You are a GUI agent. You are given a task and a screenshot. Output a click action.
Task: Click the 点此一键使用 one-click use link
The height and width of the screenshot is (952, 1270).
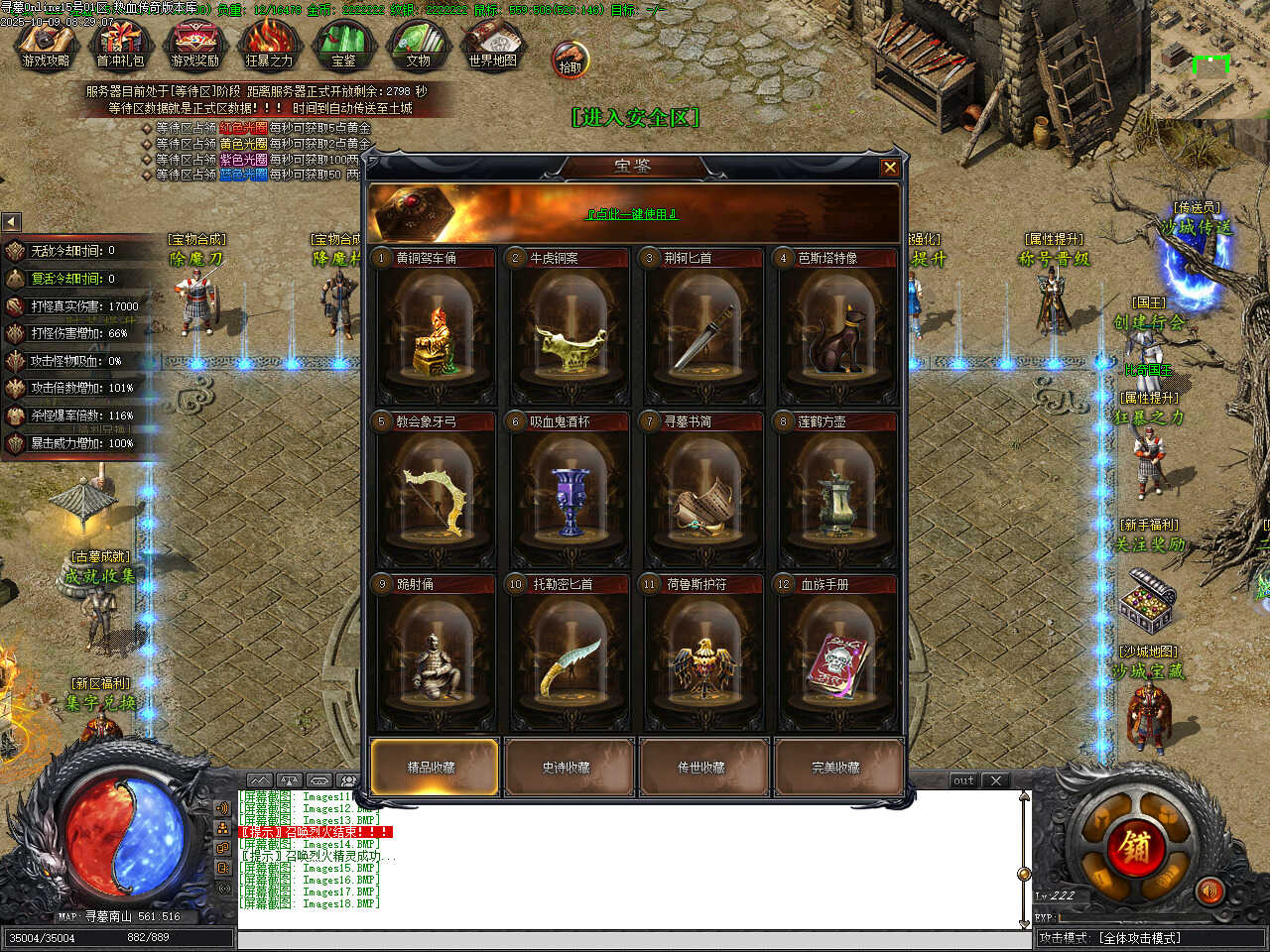[x=632, y=214]
